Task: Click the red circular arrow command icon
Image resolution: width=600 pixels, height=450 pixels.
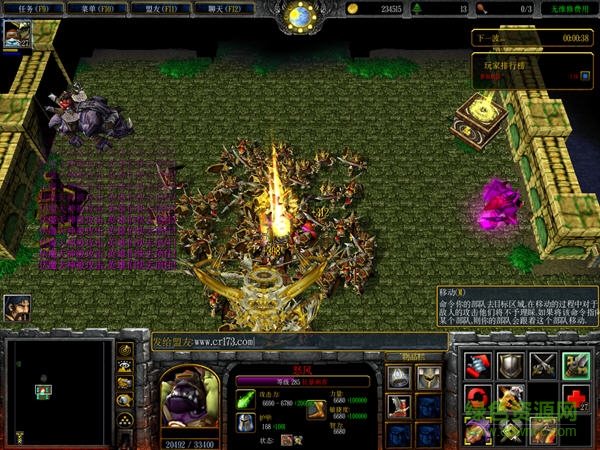Action: (478, 399)
